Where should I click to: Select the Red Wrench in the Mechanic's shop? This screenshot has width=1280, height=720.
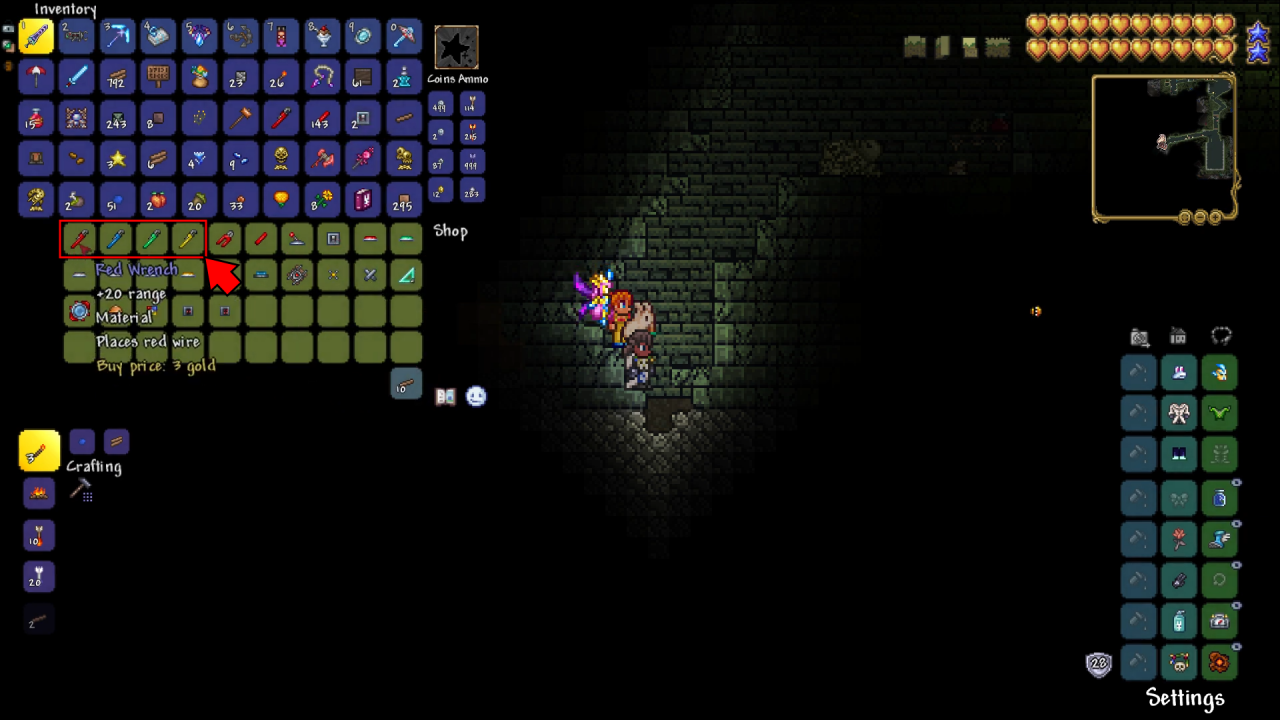point(78,238)
